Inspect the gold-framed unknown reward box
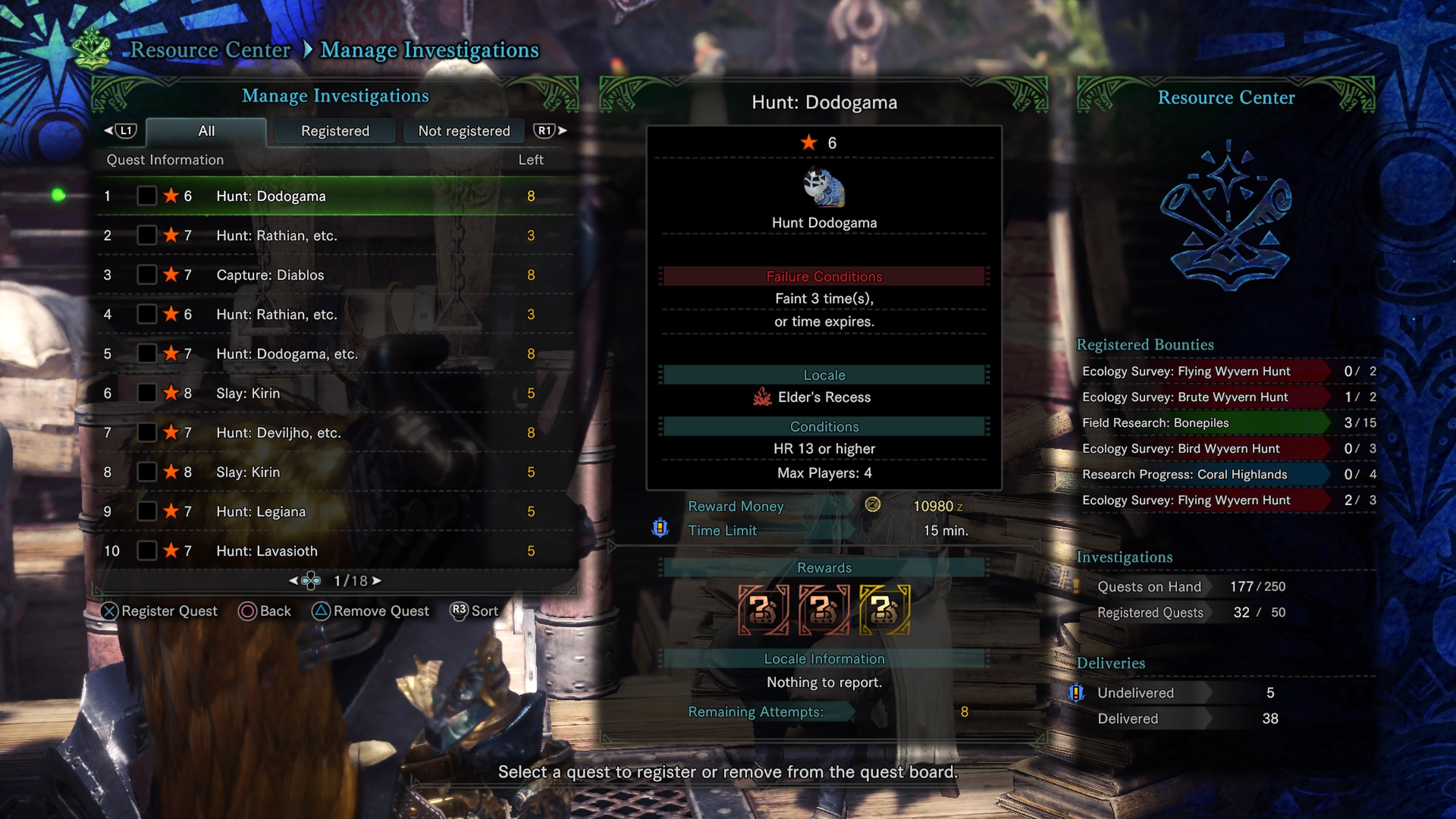This screenshot has width=1456, height=819. 885,609
